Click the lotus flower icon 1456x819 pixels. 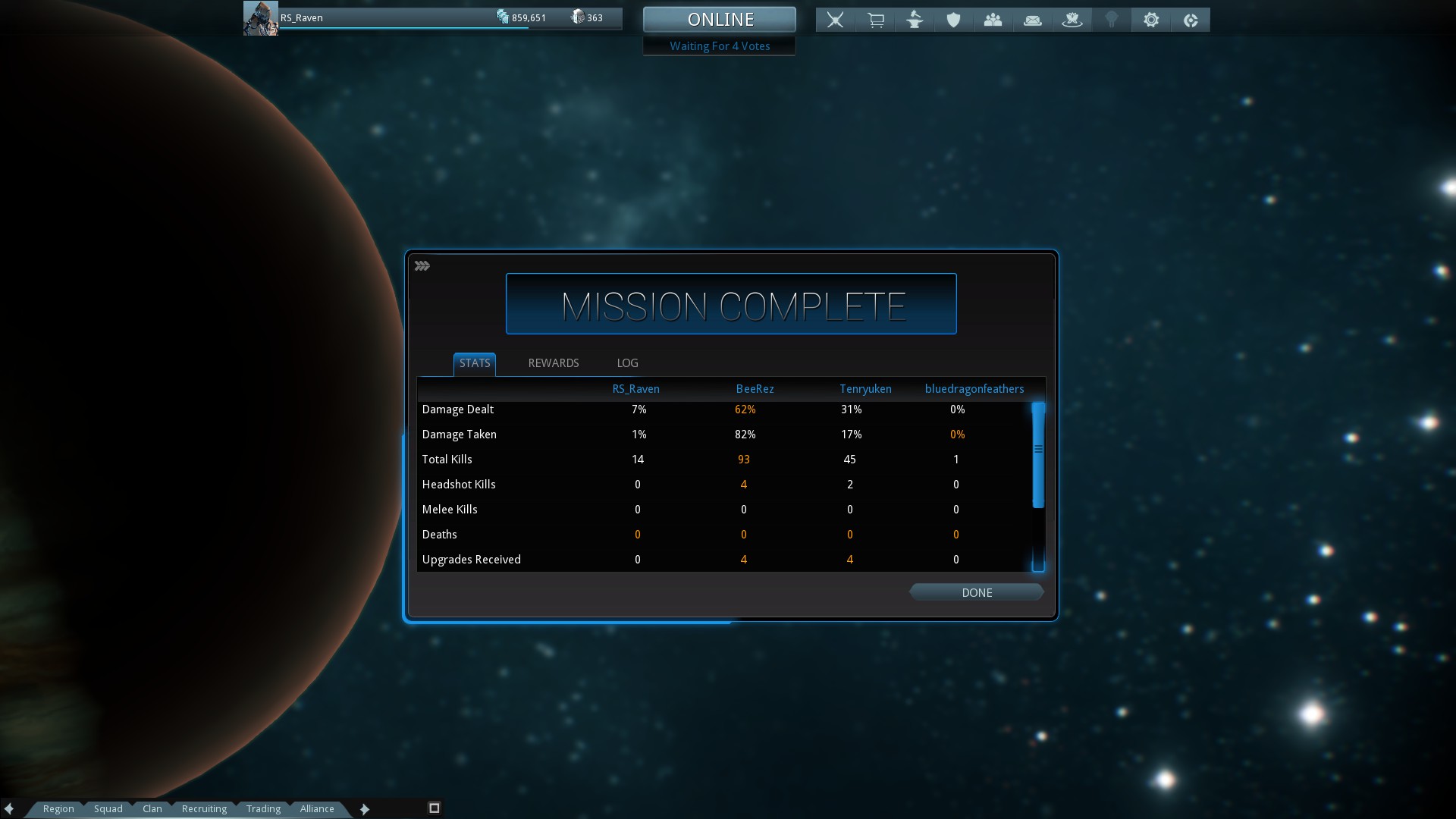click(x=1072, y=20)
